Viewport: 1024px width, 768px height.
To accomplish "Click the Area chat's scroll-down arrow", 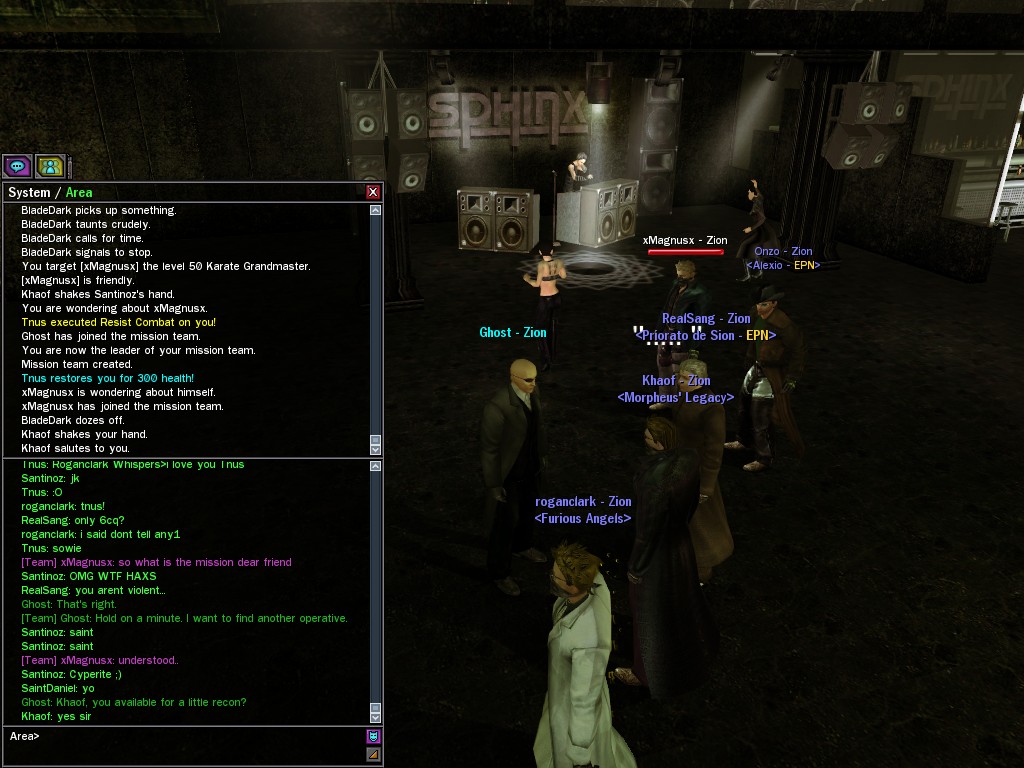I will point(375,716).
